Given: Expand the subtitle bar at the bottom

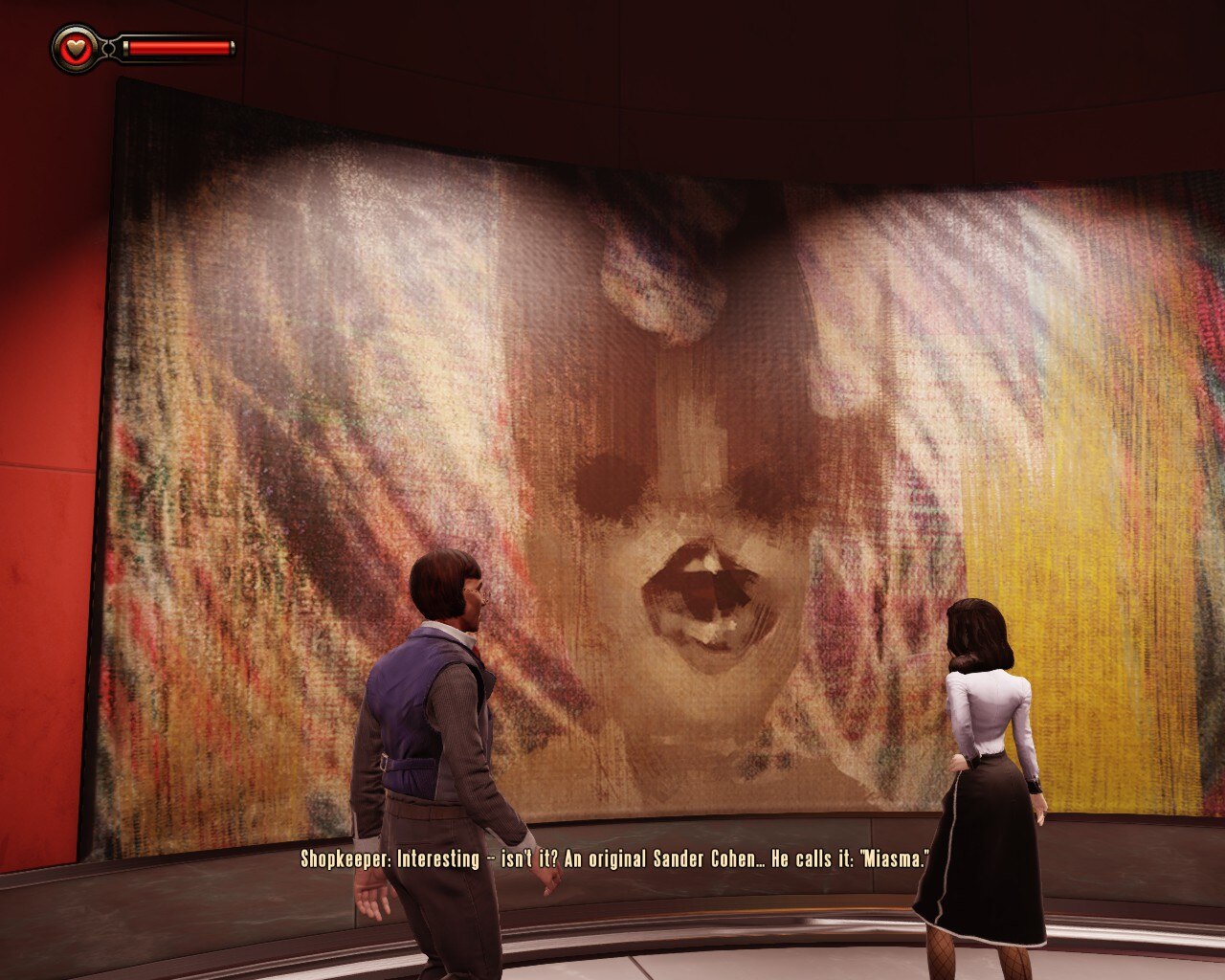Looking at the screenshot, I should [612, 859].
